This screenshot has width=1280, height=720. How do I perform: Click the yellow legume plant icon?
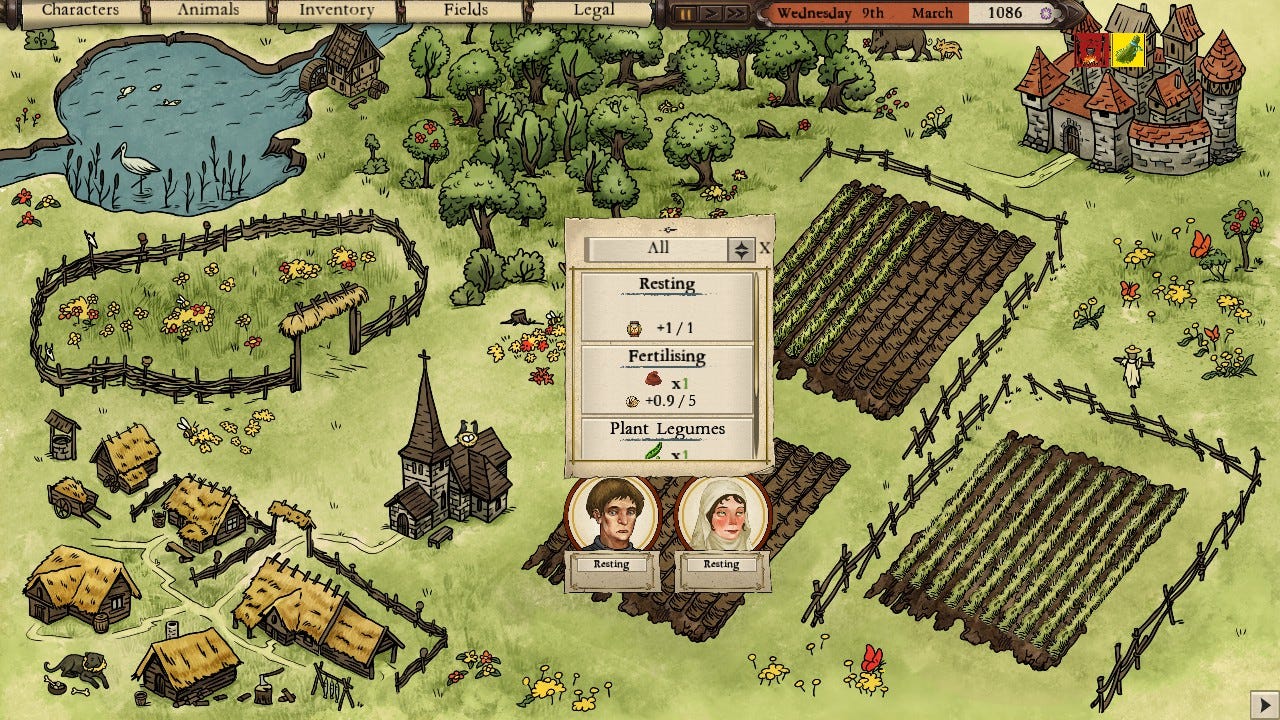(1128, 49)
